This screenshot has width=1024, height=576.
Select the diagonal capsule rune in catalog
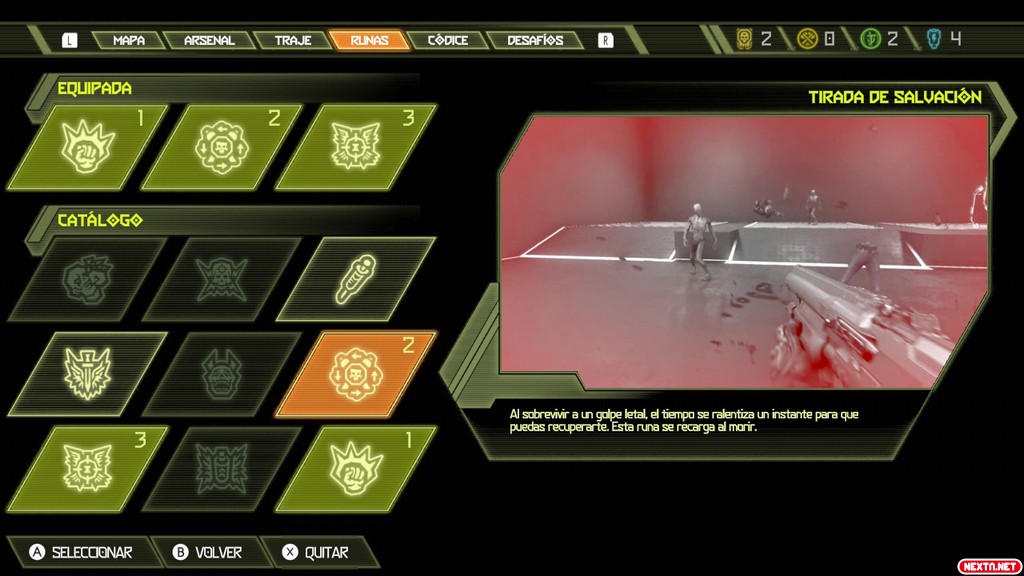pos(356,278)
